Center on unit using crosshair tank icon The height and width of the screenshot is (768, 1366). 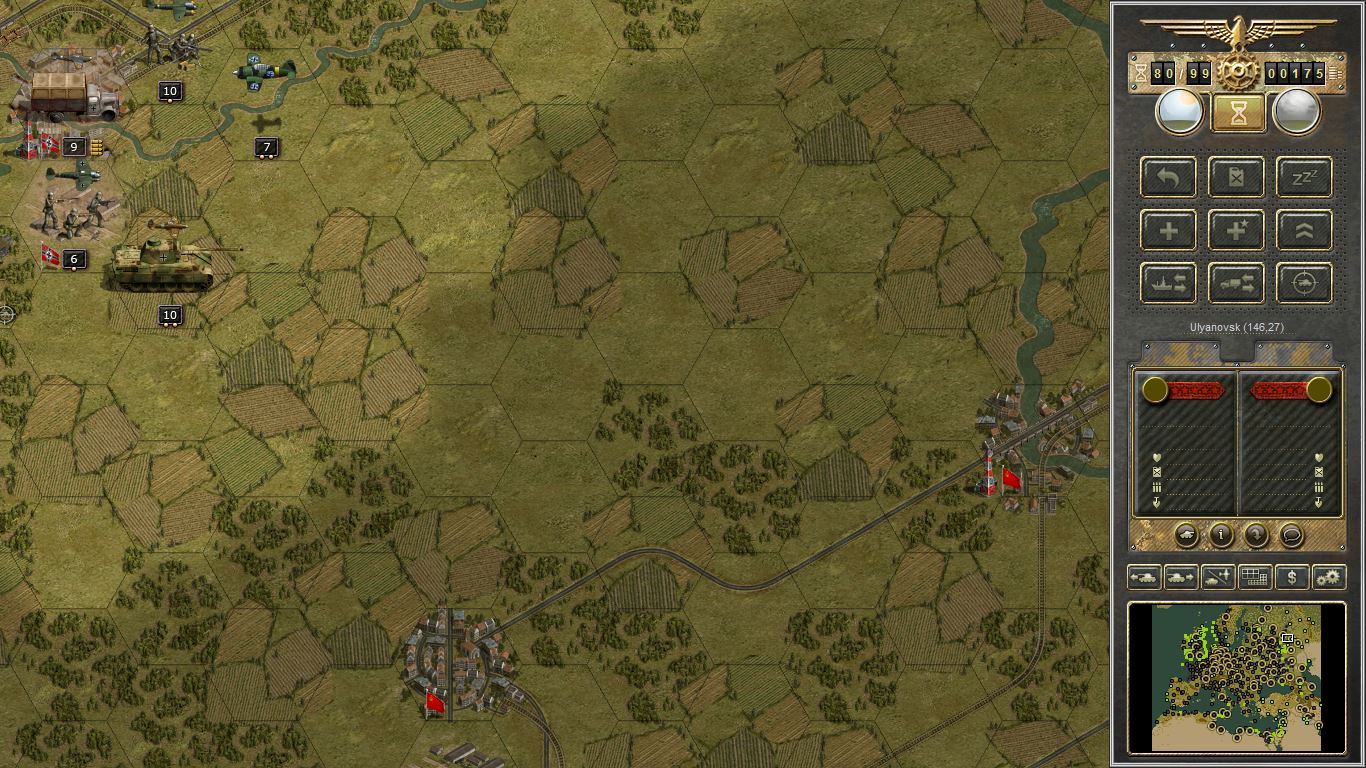point(1303,283)
